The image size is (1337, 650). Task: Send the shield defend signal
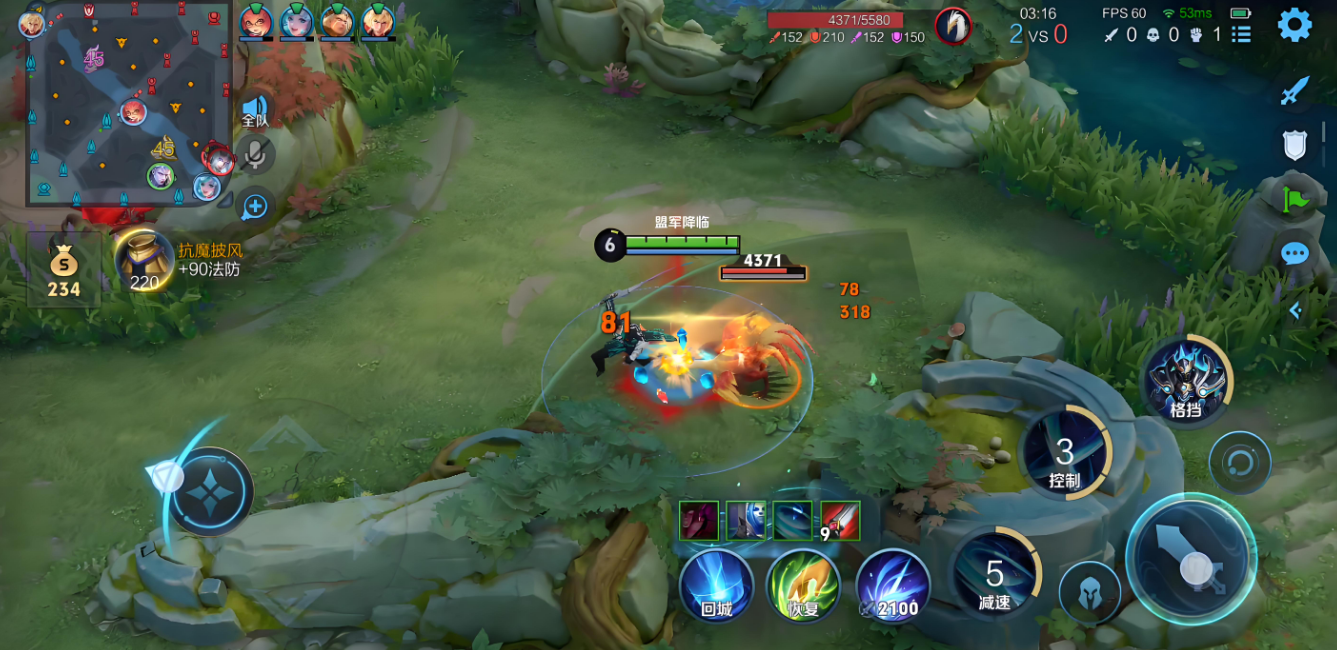click(1295, 146)
